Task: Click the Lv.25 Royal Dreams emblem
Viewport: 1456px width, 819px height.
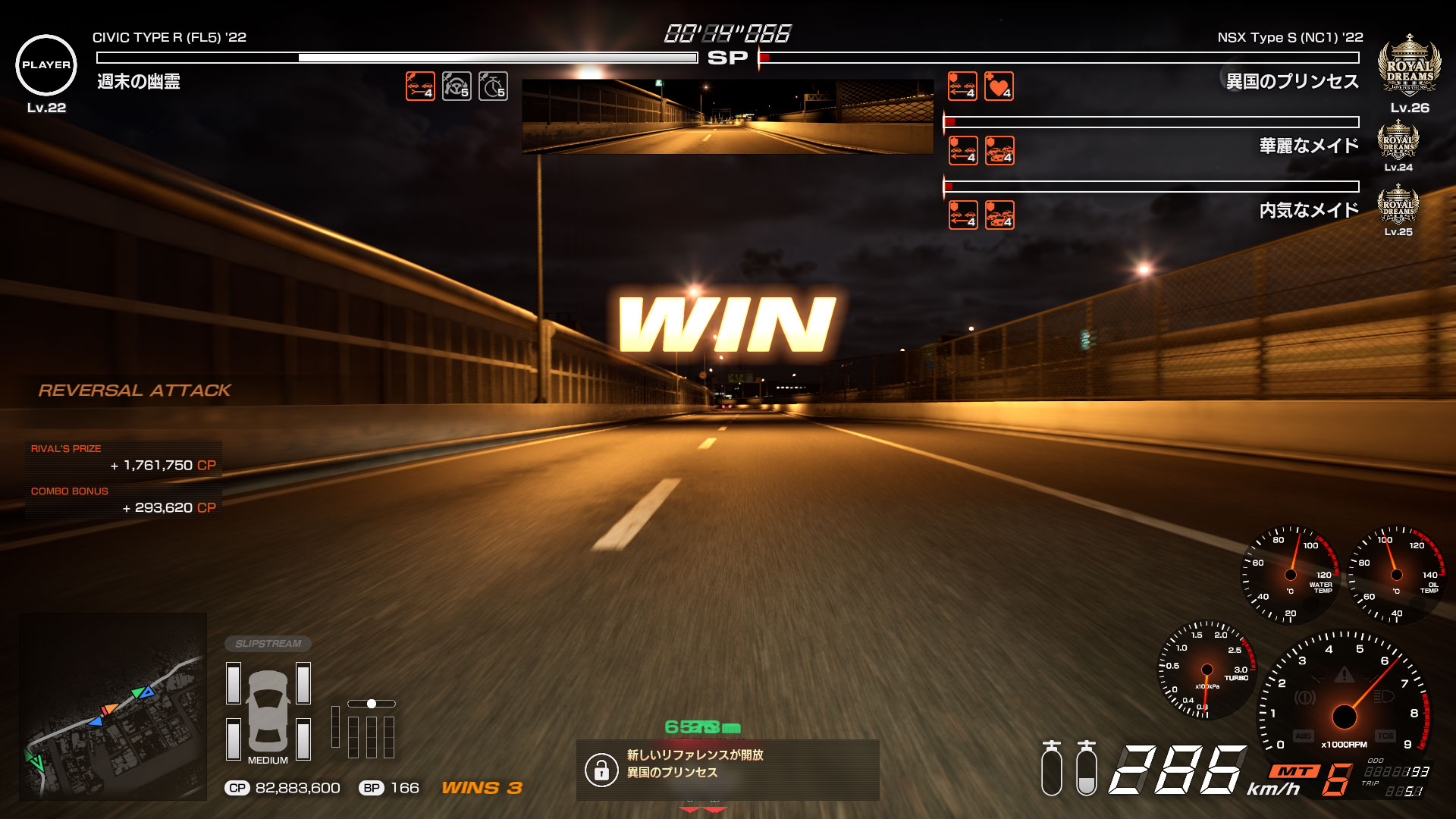Action: point(1398,203)
